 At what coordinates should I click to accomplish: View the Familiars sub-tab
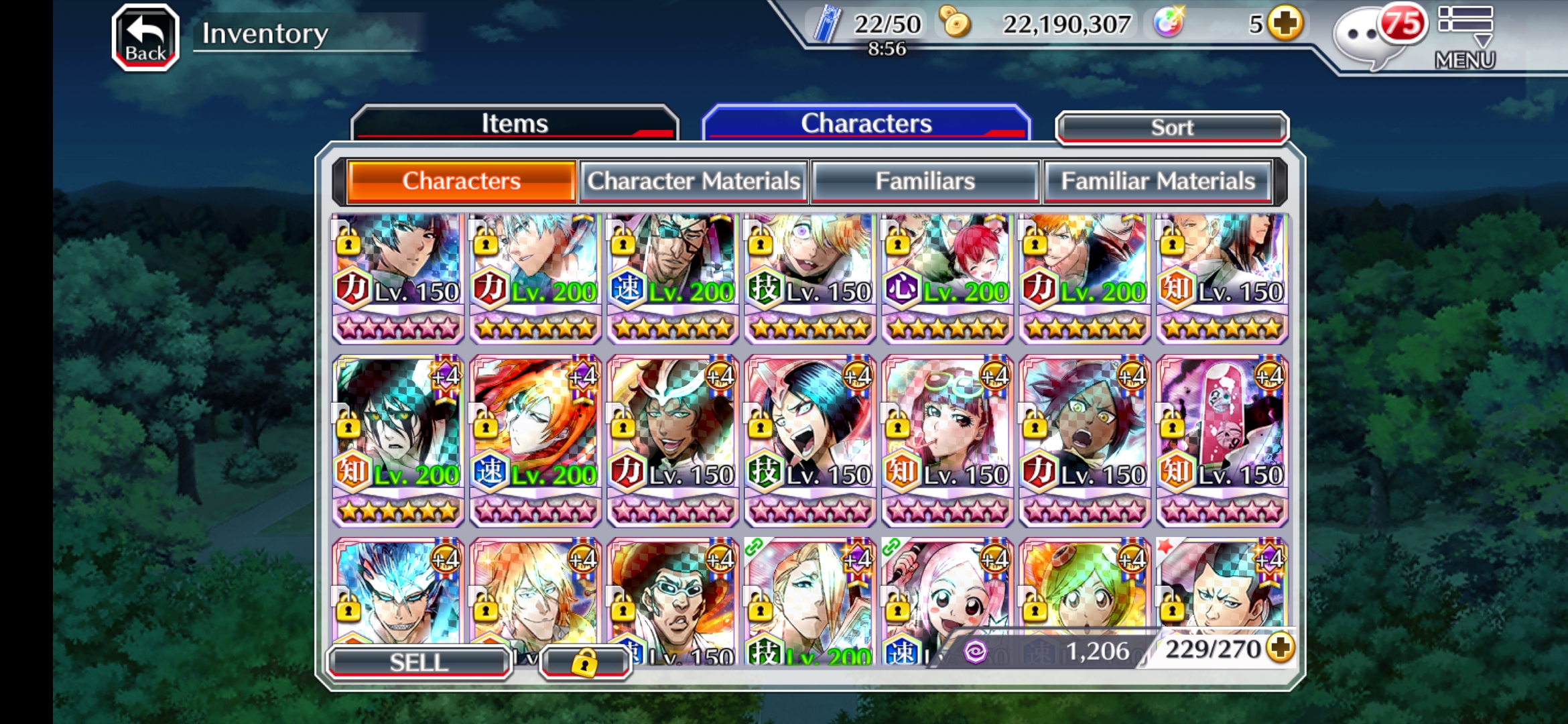pyautogui.click(x=925, y=181)
